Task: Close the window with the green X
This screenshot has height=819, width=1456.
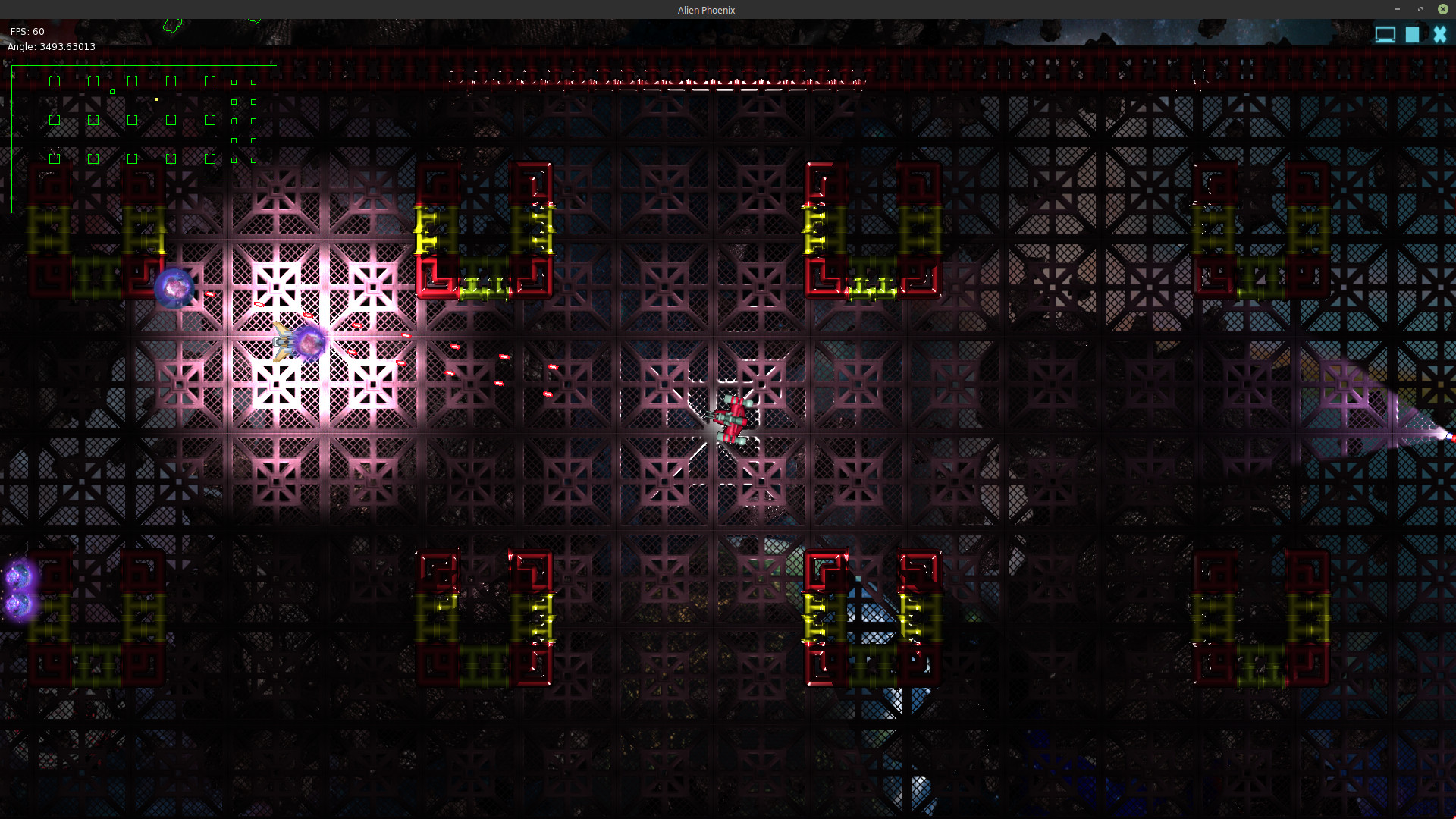Action: (1443, 9)
